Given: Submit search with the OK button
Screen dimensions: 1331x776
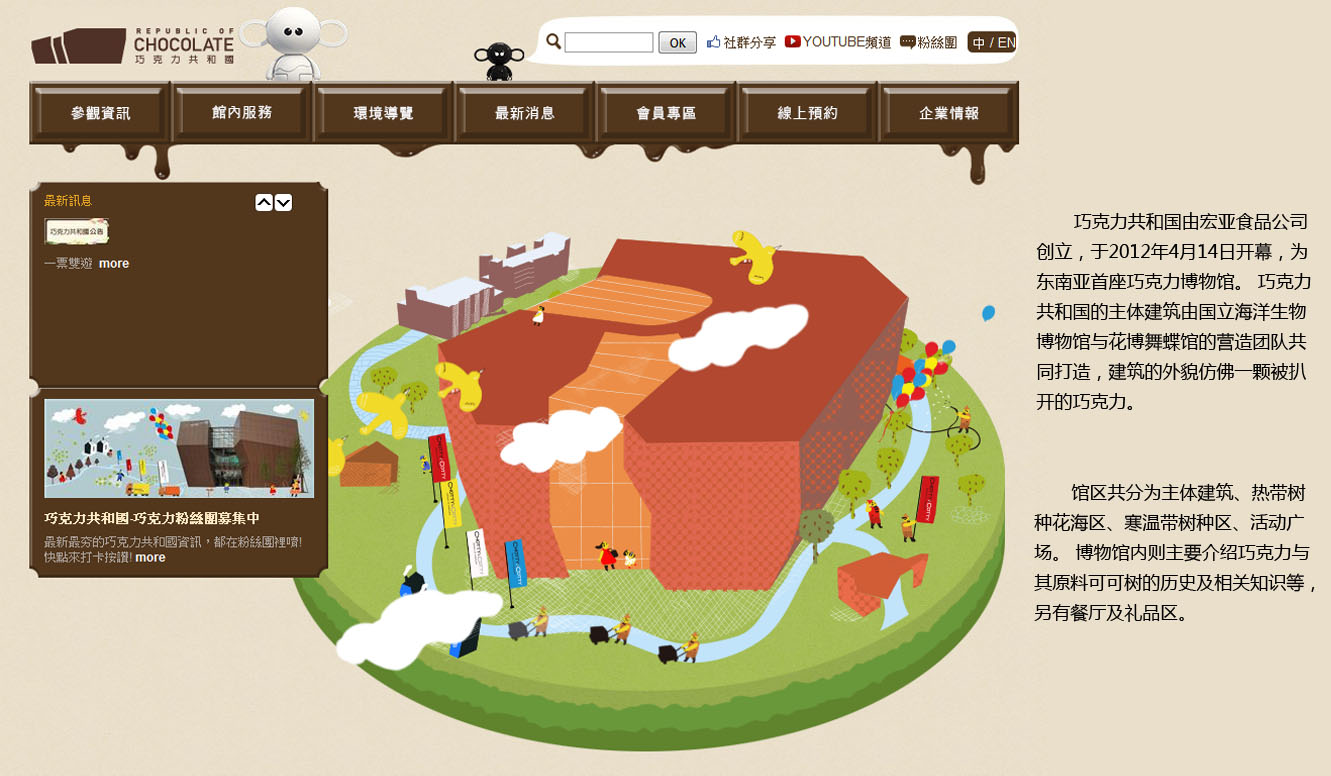Looking at the screenshot, I should (677, 43).
